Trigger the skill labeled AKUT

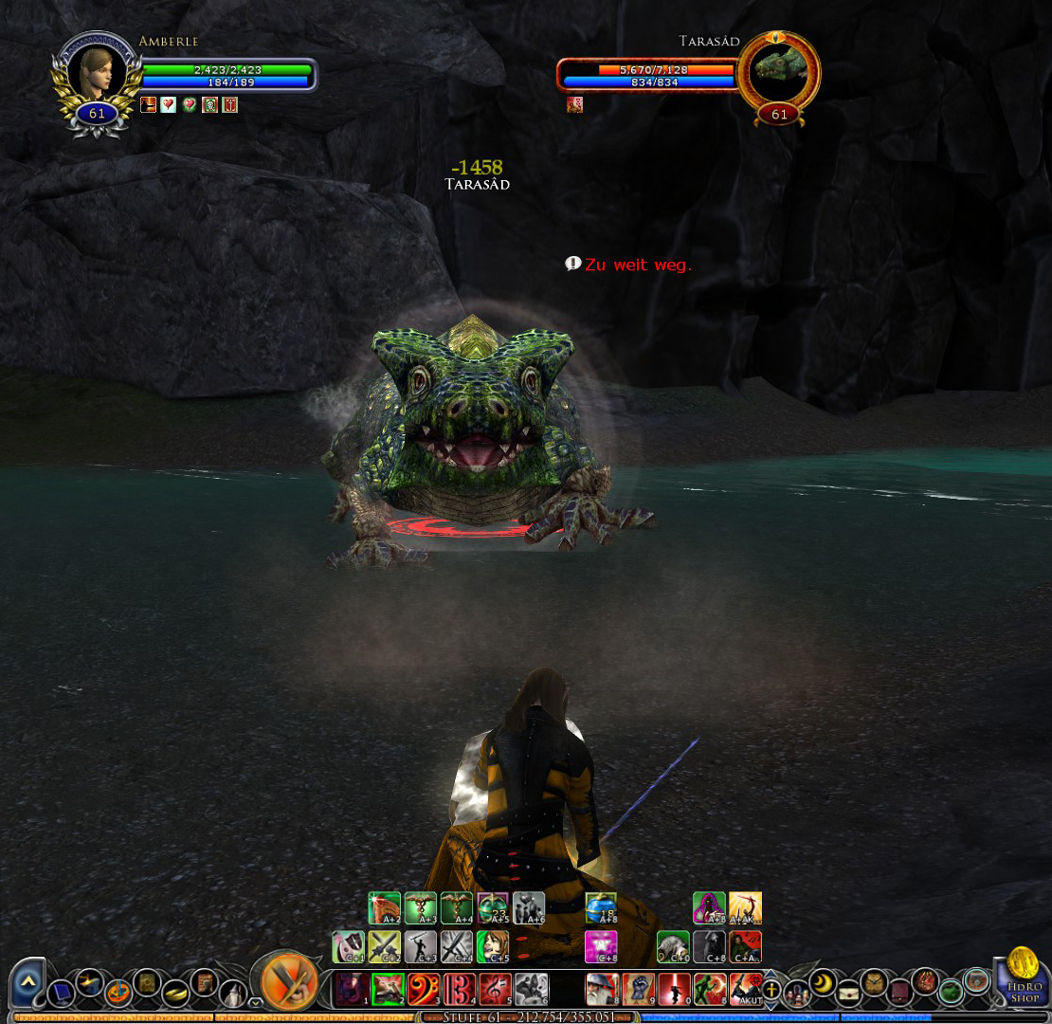point(746,989)
